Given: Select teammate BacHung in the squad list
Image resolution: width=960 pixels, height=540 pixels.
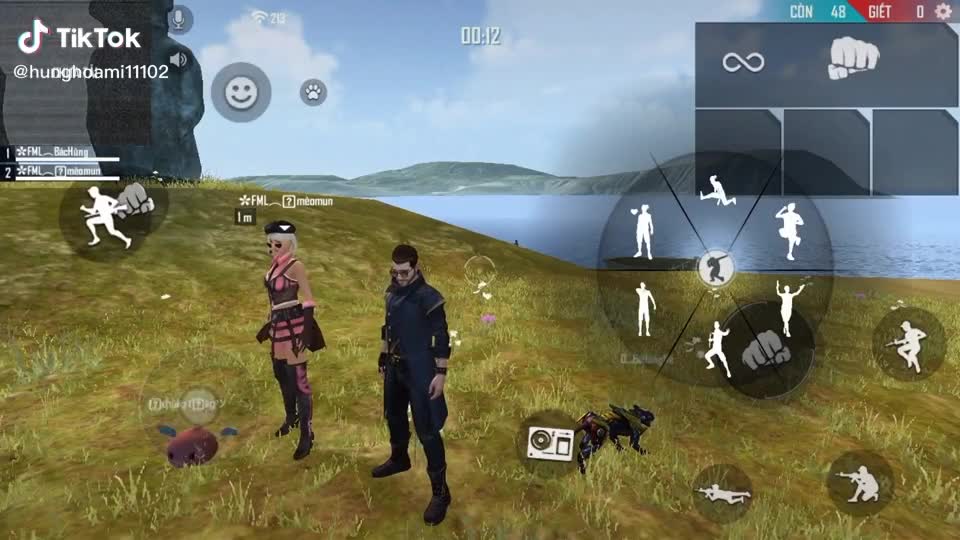Looking at the screenshot, I should (62, 152).
